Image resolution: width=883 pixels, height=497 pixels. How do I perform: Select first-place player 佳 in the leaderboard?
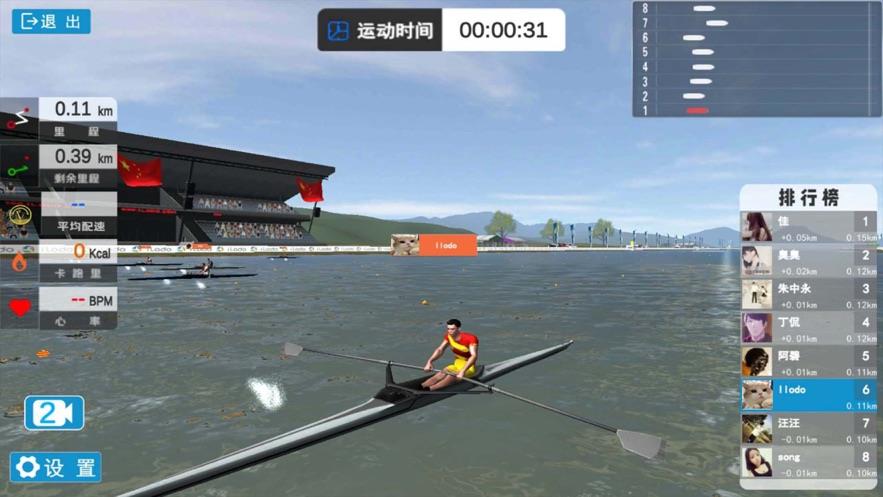tap(808, 227)
